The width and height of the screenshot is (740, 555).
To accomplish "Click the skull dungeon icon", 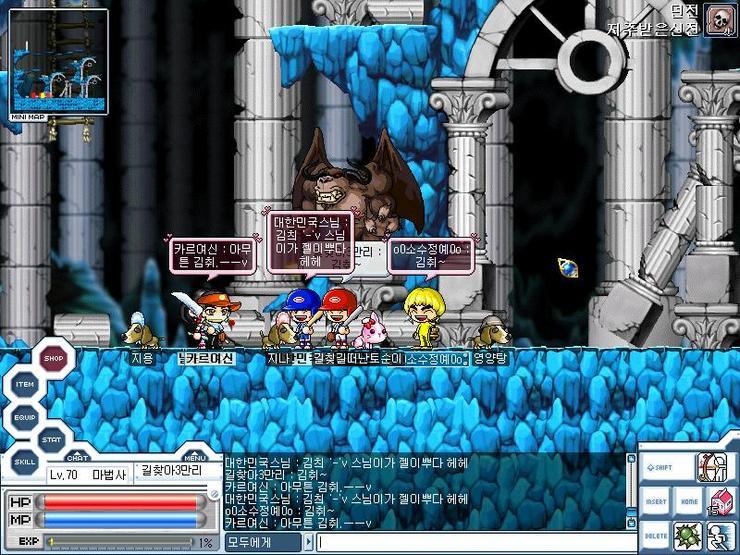I will (717, 19).
